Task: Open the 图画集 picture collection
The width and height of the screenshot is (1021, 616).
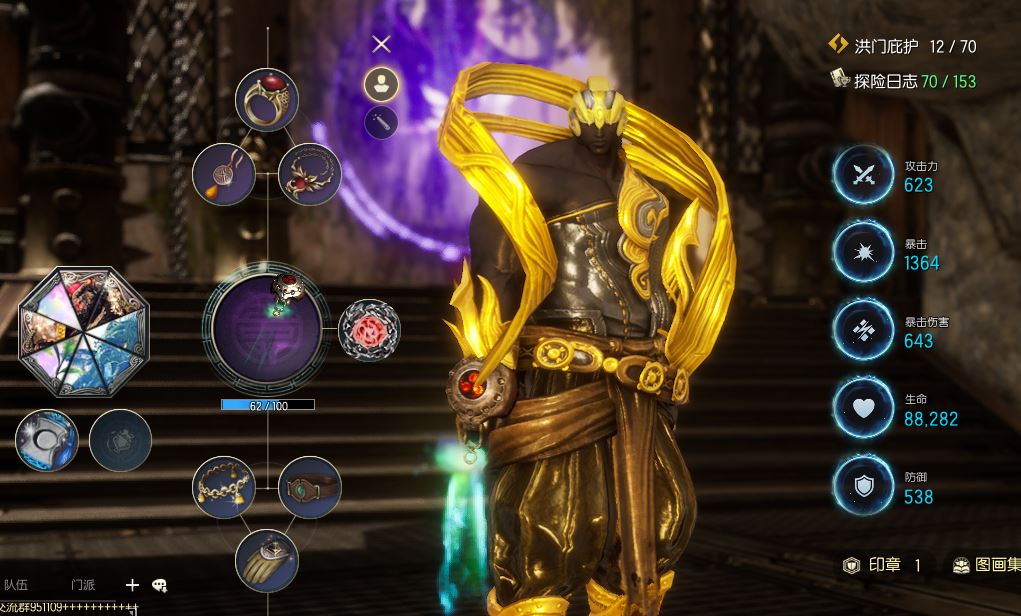Action: [x=984, y=566]
